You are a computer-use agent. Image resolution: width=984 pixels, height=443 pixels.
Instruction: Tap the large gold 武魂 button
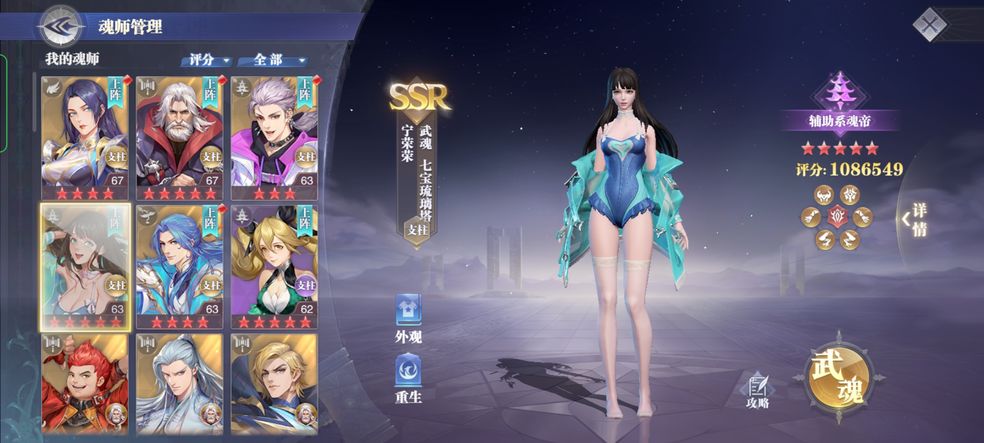(x=838, y=375)
